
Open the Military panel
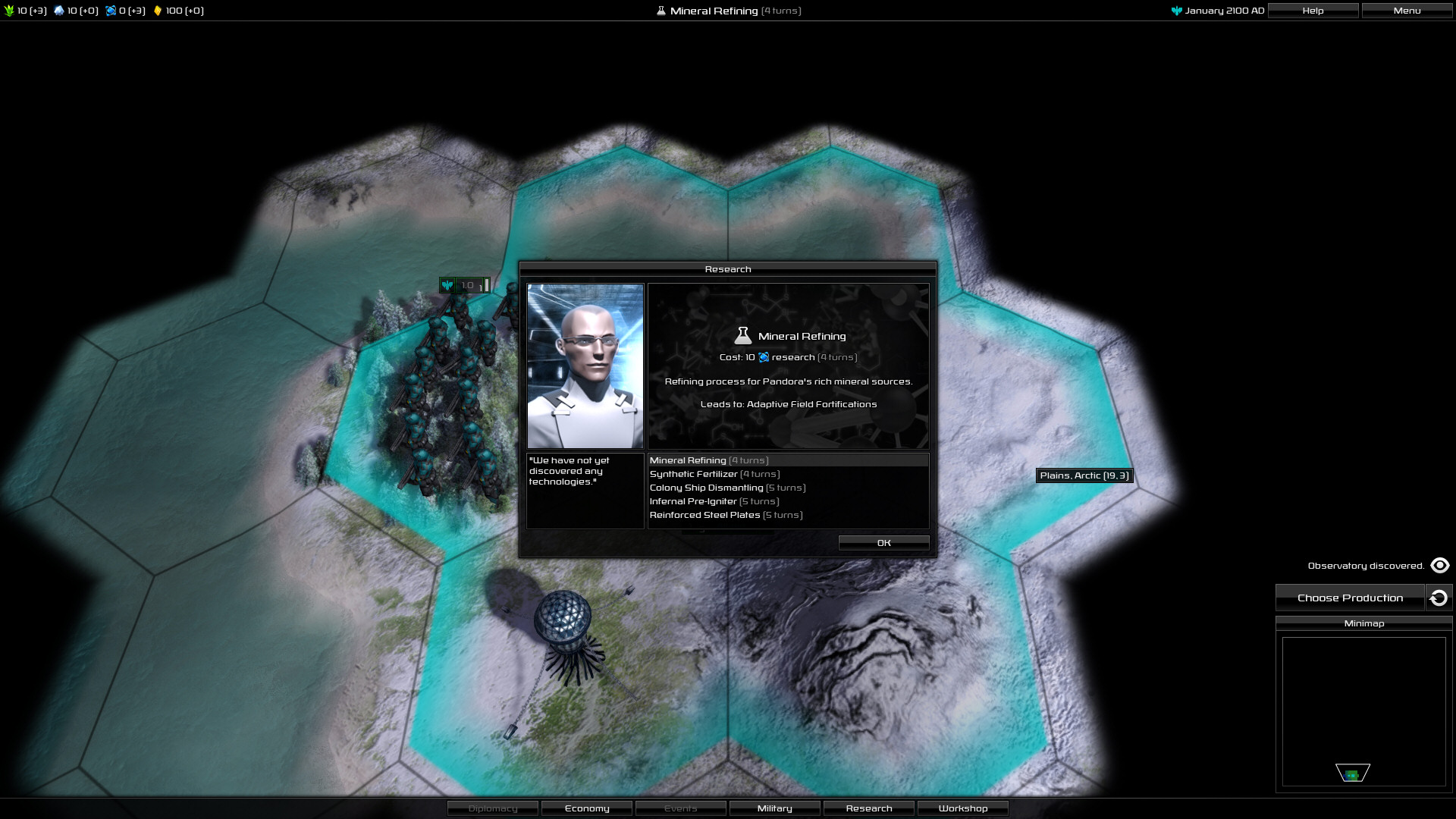point(774,808)
